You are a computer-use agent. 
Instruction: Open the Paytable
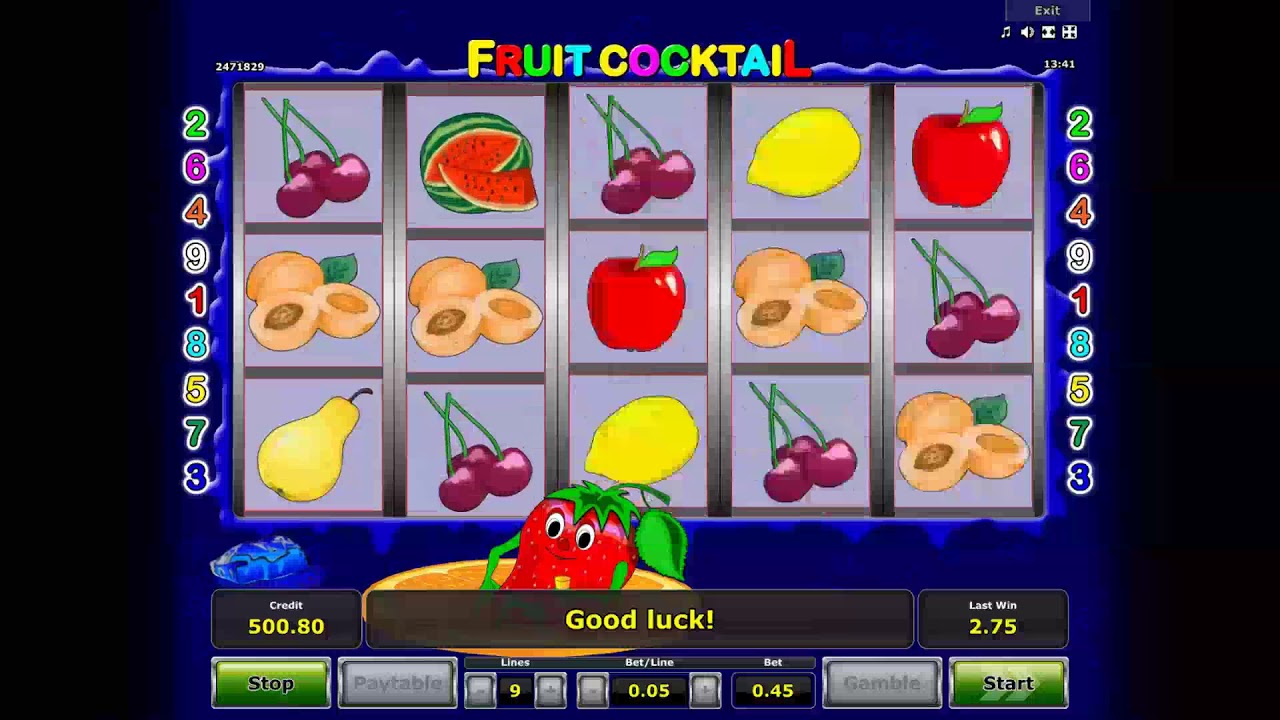[397, 683]
